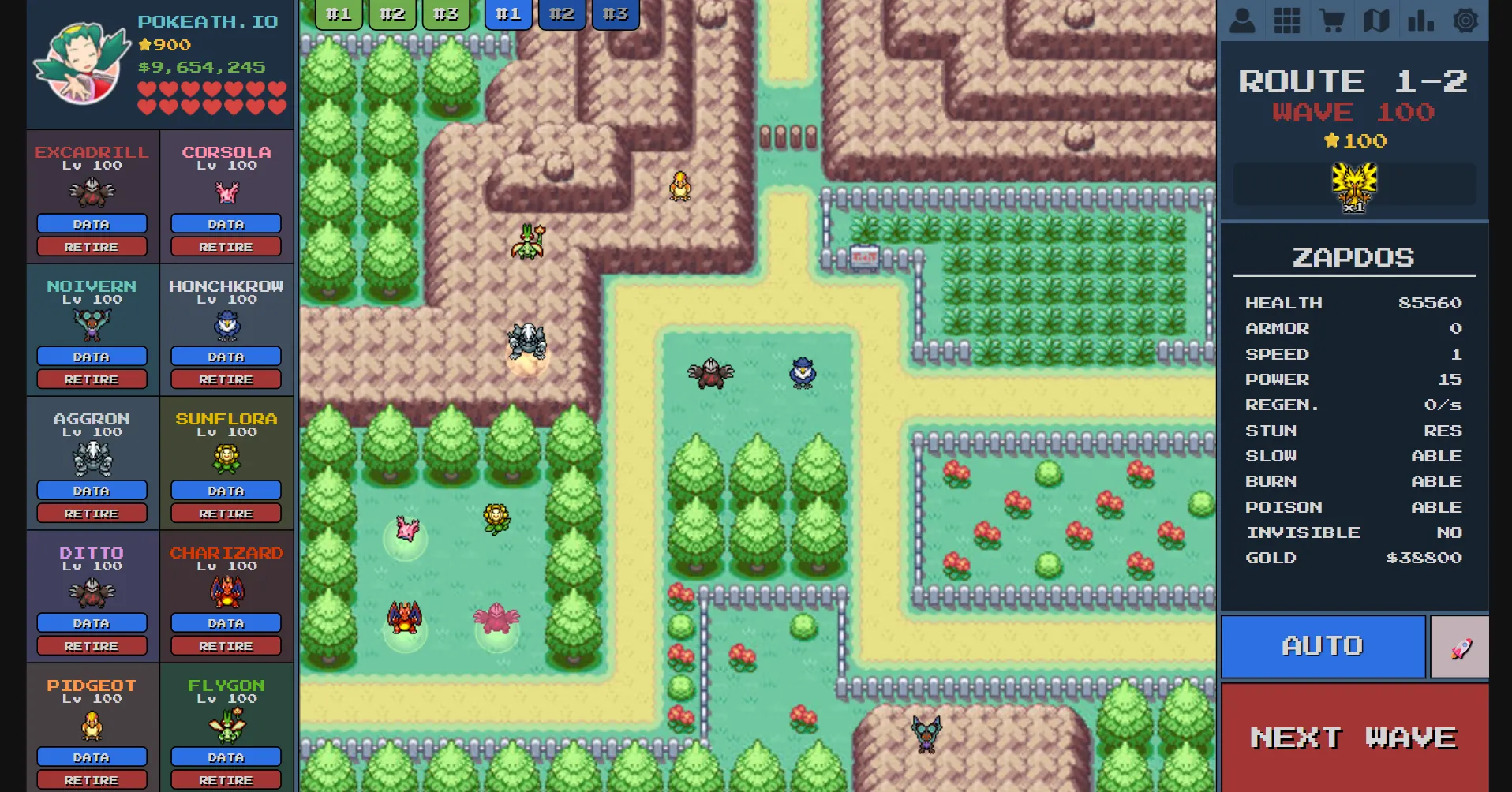
Task: Open the green #1 loadout tab
Action: [x=339, y=13]
